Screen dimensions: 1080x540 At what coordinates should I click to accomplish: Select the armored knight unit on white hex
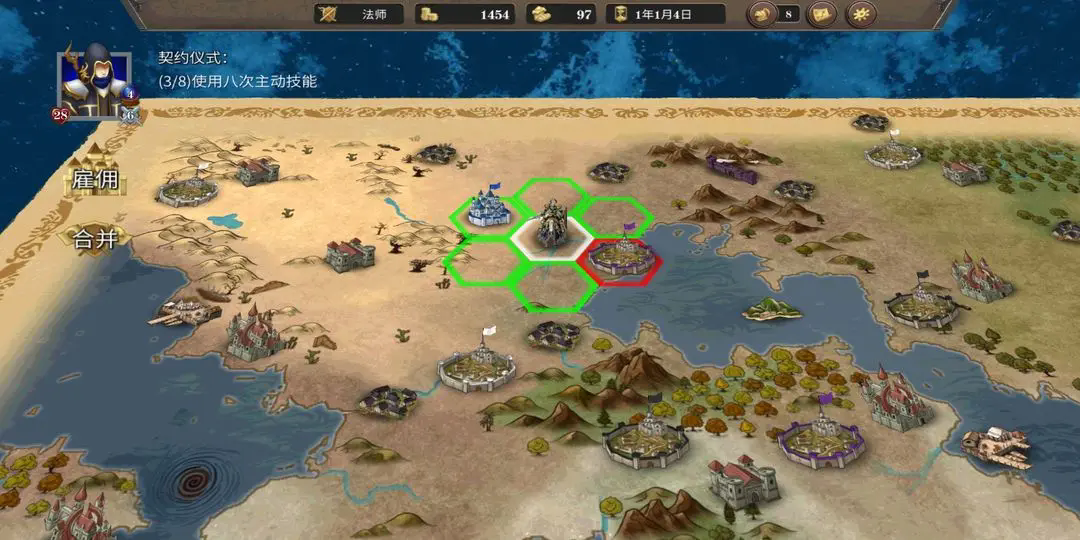pyautogui.click(x=551, y=228)
